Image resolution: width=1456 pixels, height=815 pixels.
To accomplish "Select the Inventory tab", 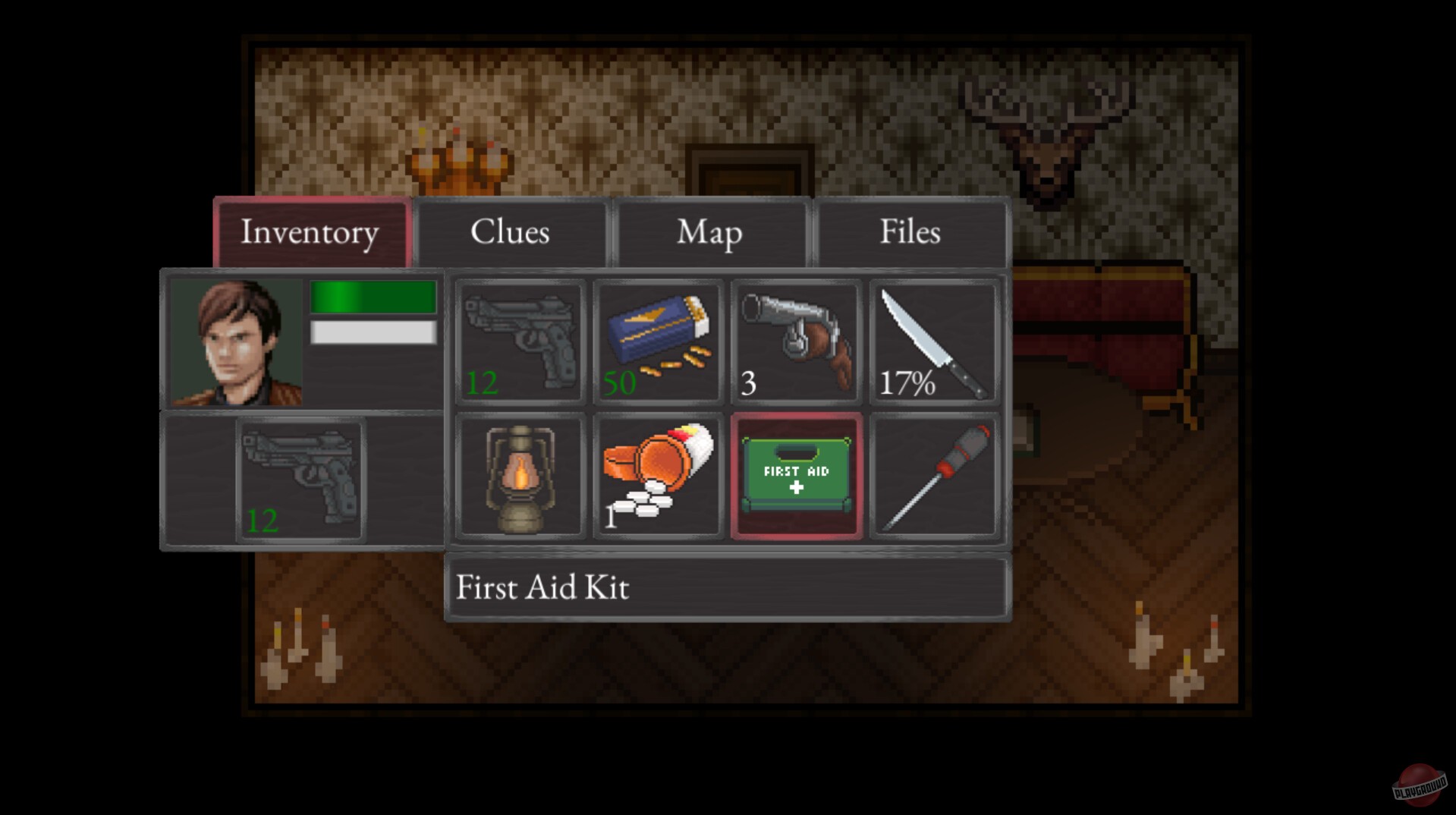I will (310, 232).
